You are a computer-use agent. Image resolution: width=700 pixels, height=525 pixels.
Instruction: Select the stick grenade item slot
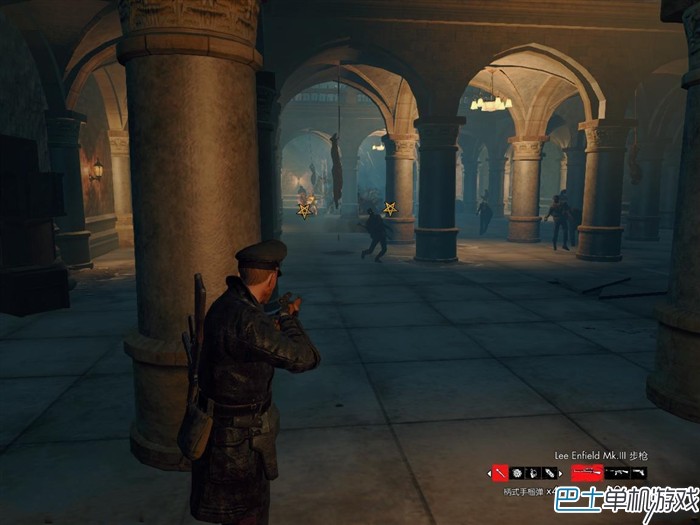[500, 472]
